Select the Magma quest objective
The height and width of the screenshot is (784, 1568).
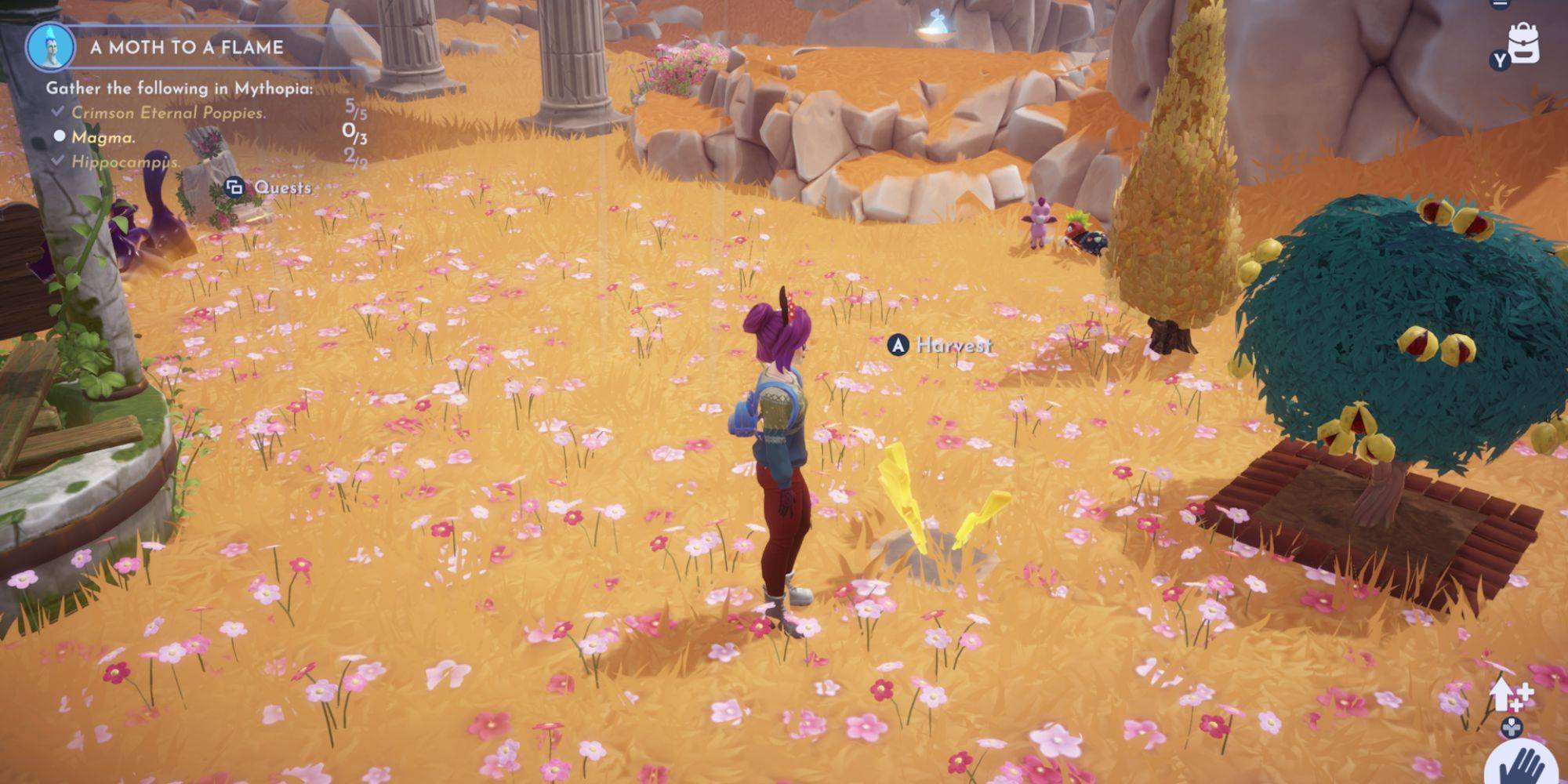103,137
